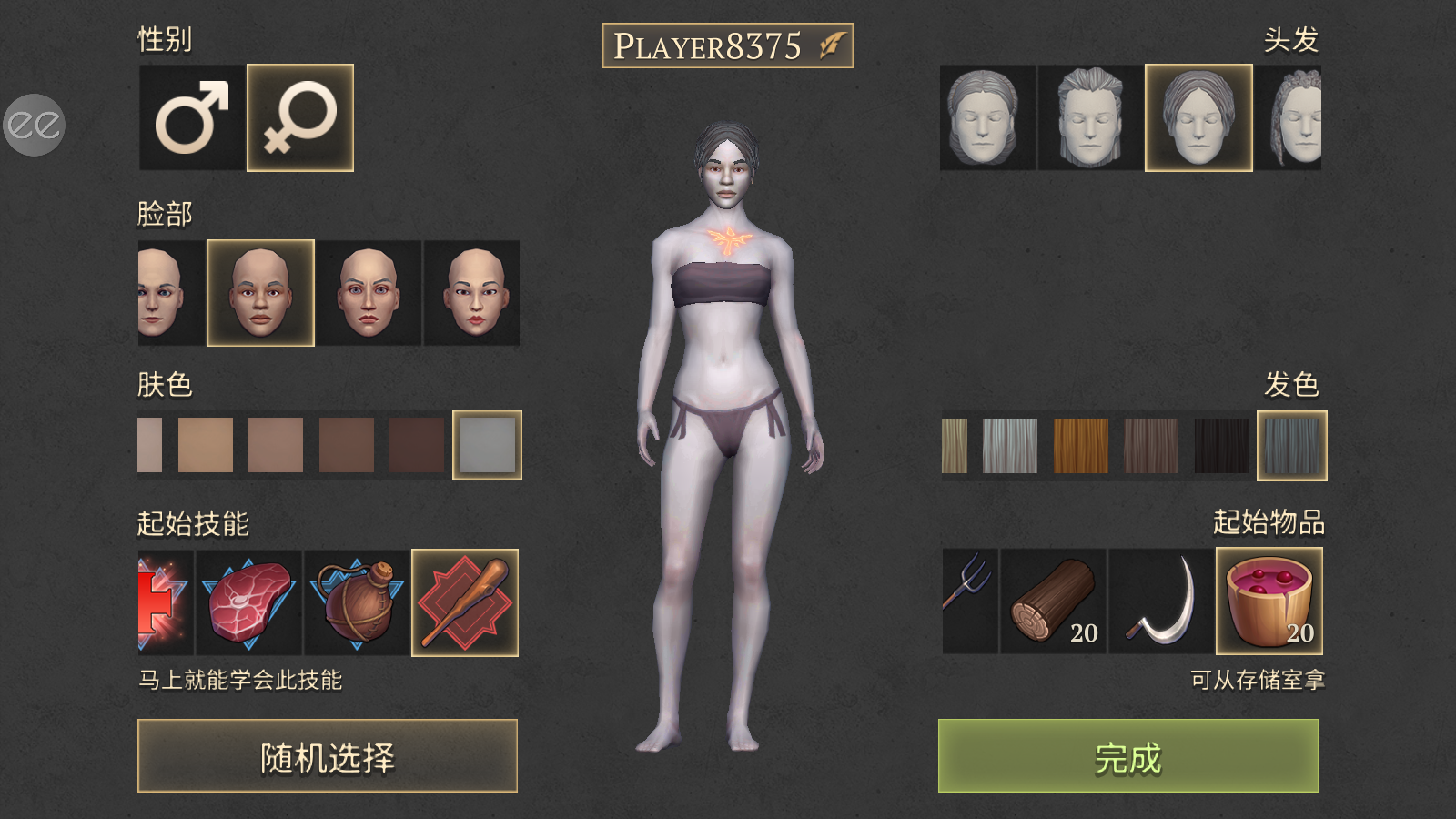Choose the flask starting skill icon
The width and height of the screenshot is (1456, 819).
(x=357, y=602)
